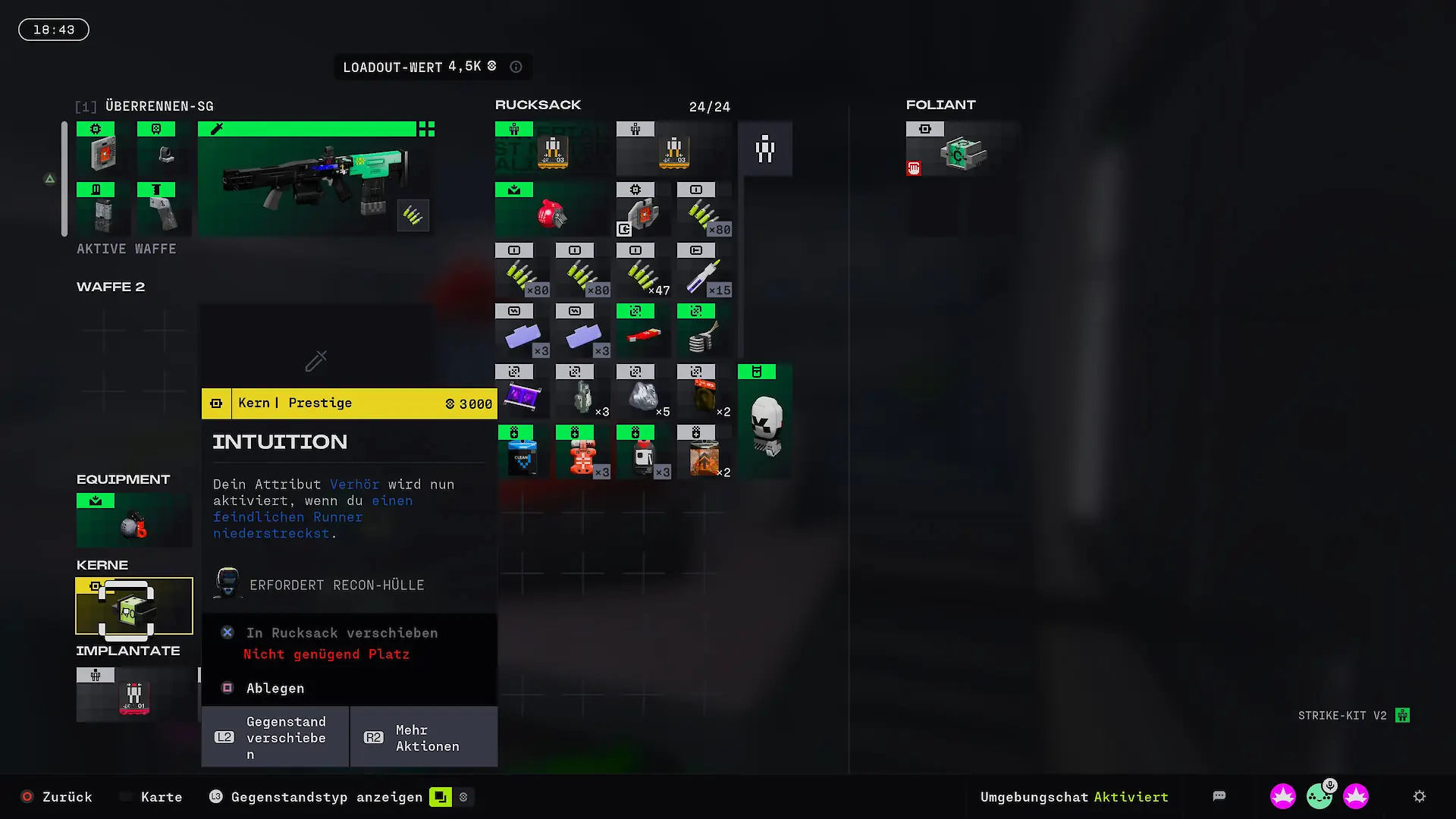Open the settings gear icon
Screen dimensions: 1456x819
point(1420,796)
